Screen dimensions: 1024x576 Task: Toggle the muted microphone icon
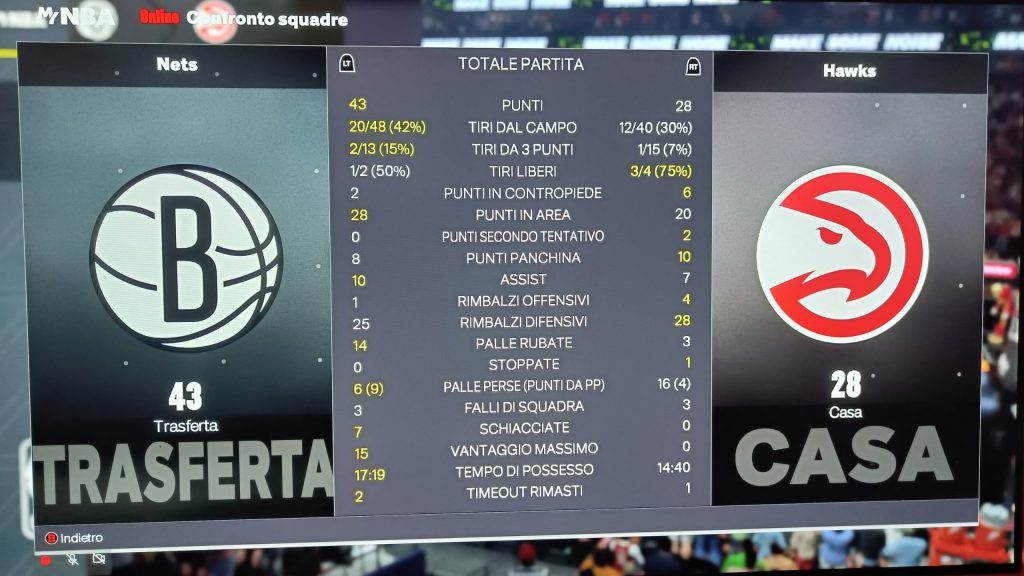[73, 559]
